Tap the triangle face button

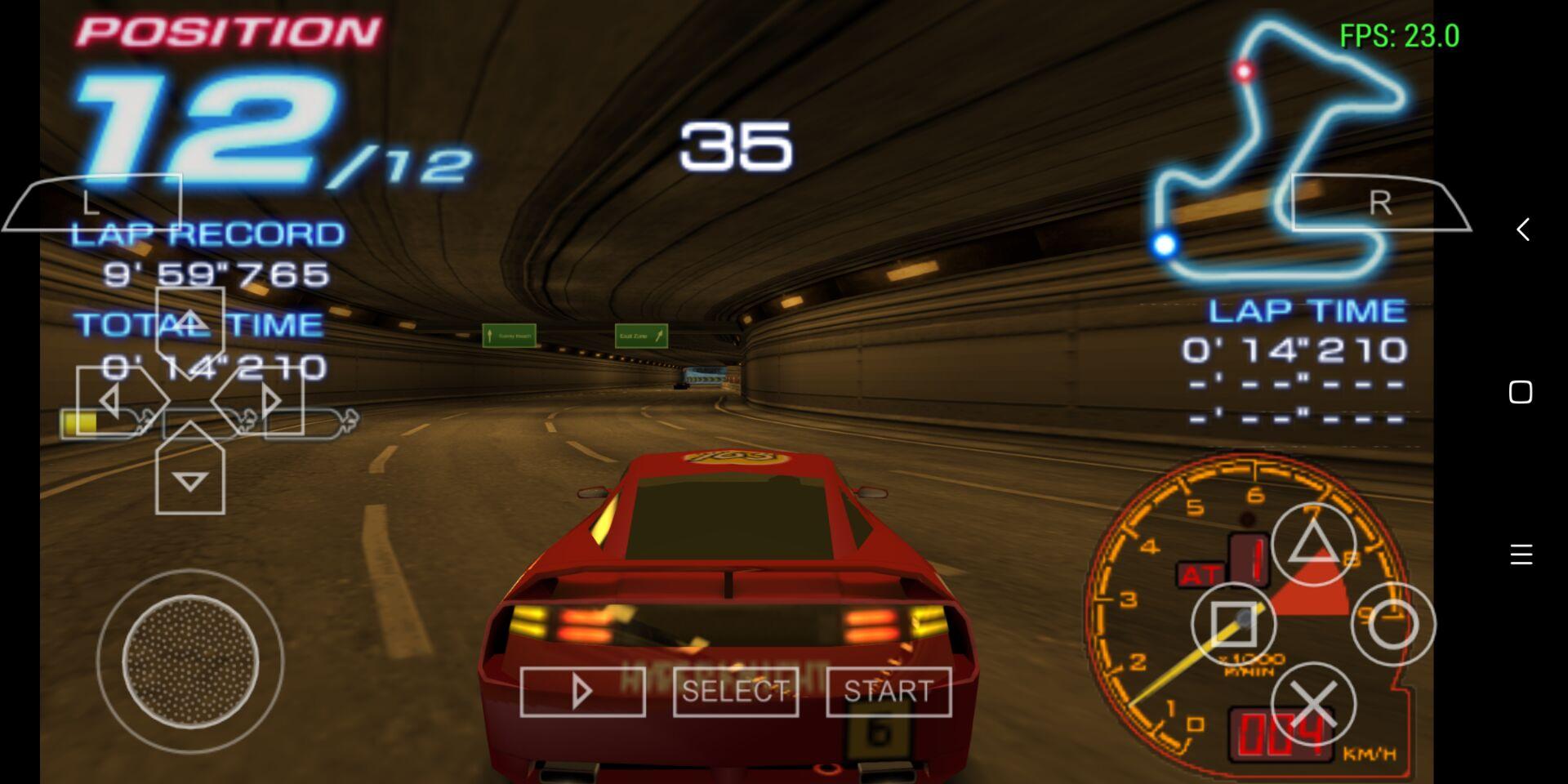(1312, 545)
